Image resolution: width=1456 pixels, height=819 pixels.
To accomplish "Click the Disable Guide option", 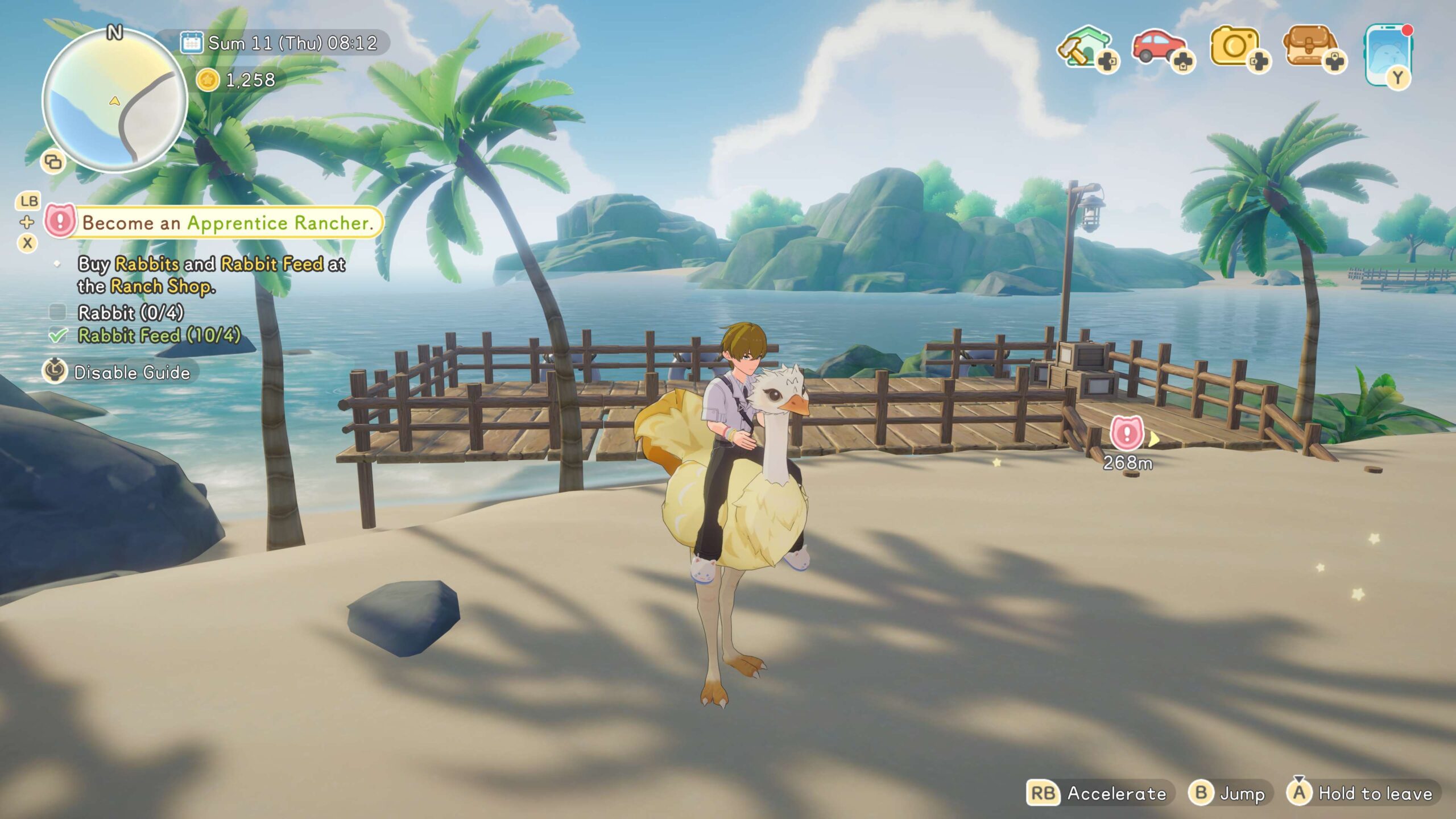I will coord(131,373).
